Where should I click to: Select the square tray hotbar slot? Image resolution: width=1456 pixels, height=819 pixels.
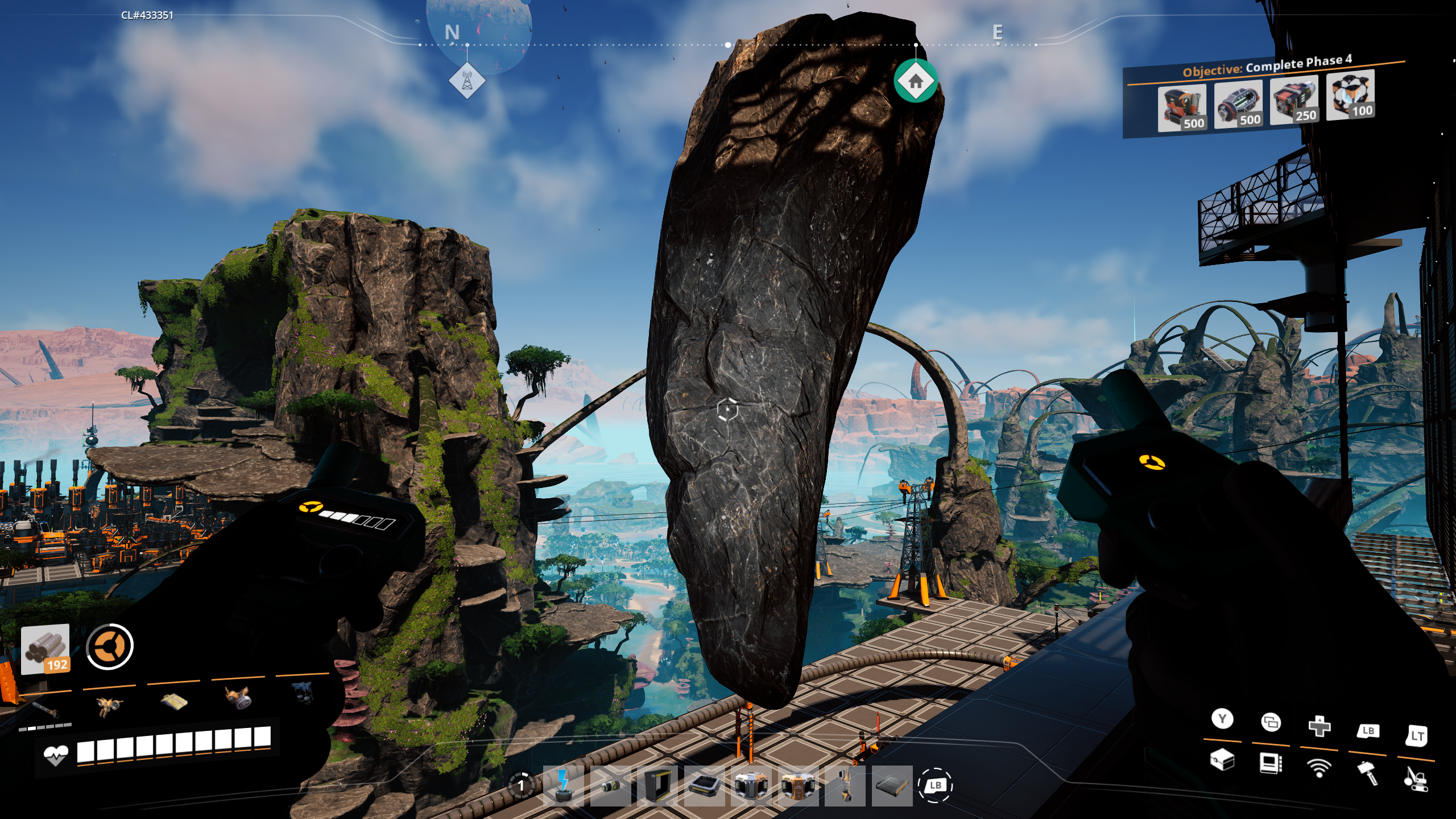[x=705, y=785]
